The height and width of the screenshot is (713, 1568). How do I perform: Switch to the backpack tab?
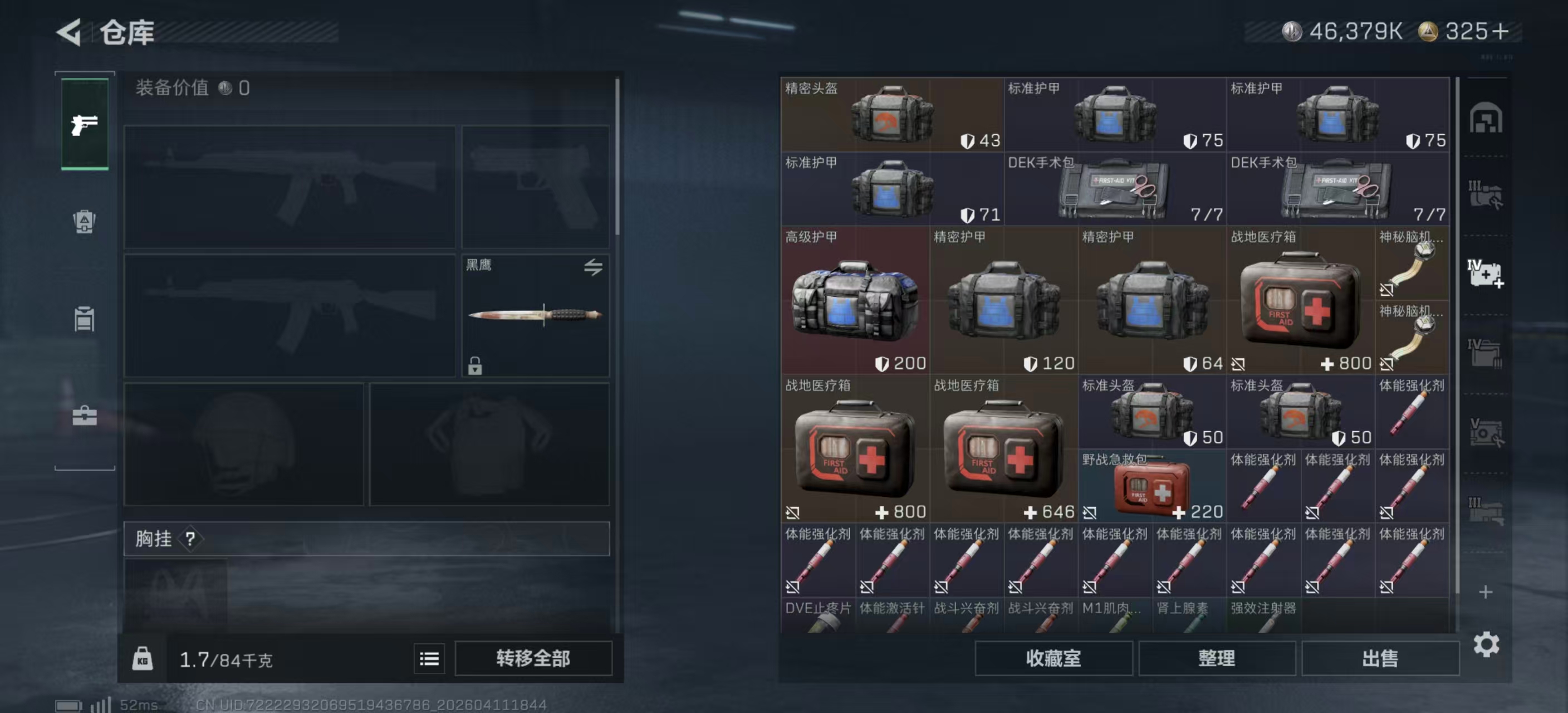[85, 221]
